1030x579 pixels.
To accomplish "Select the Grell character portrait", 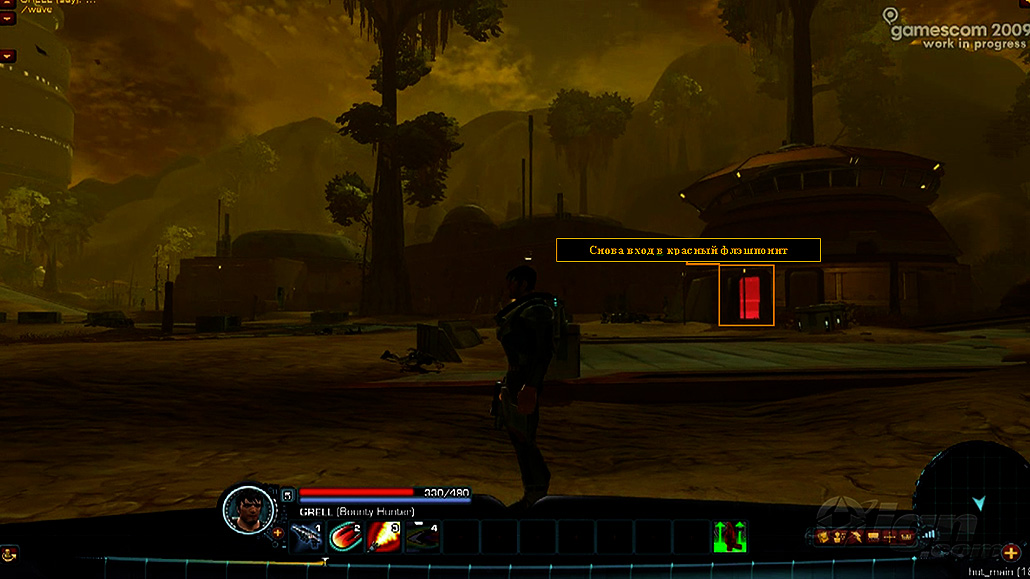I will coord(246,510).
